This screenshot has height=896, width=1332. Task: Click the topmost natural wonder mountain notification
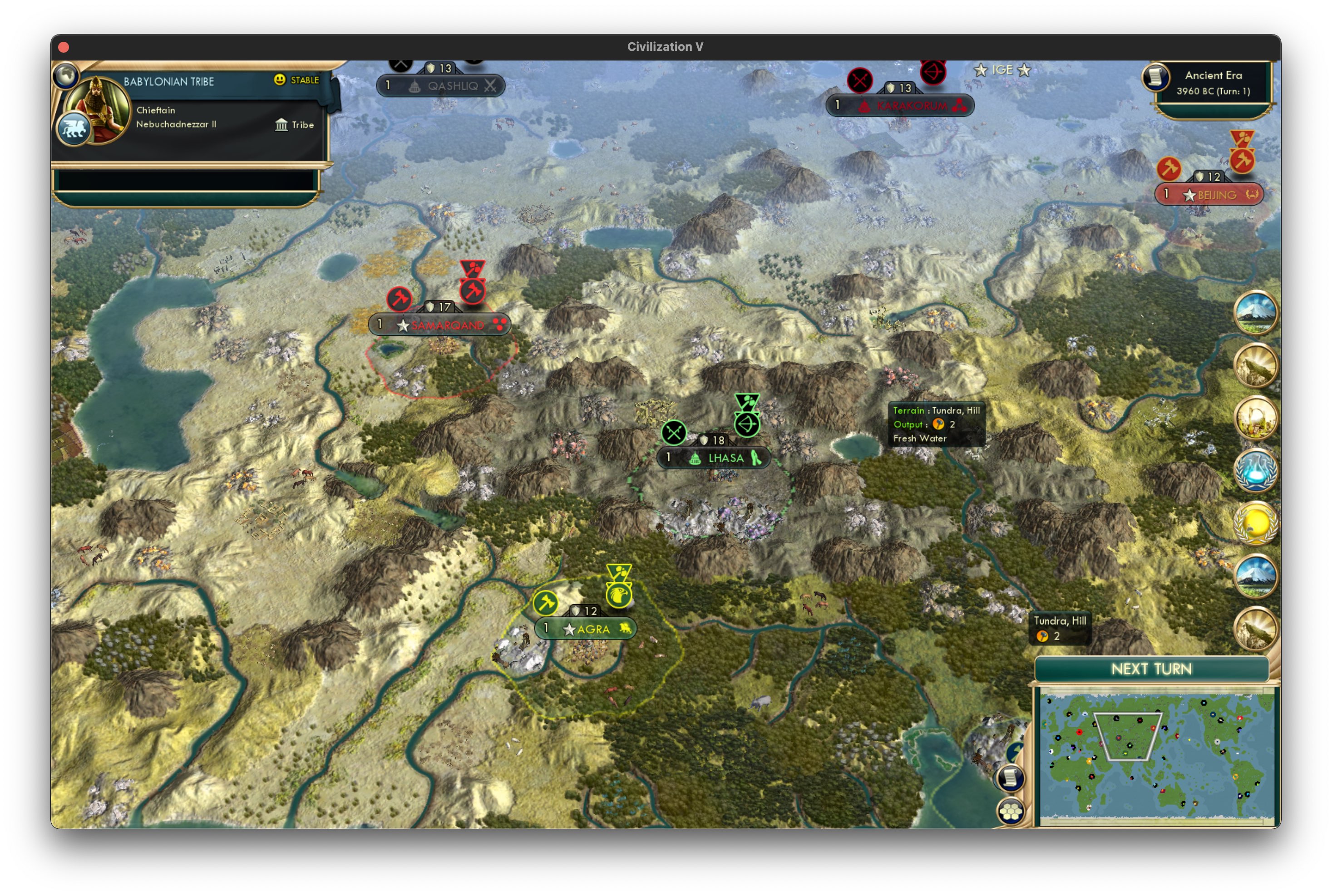1255,311
